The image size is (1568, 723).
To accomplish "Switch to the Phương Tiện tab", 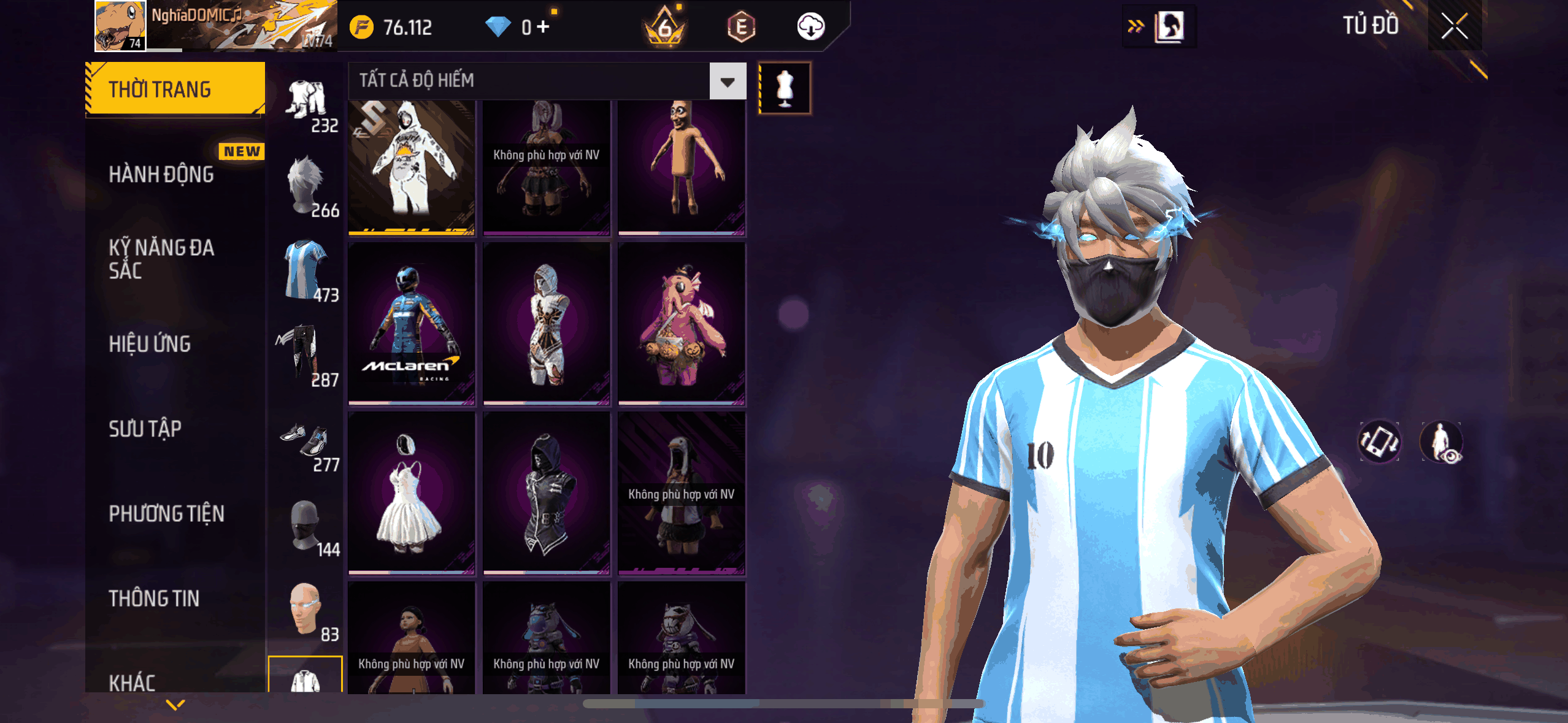I will (x=166, y=513).
